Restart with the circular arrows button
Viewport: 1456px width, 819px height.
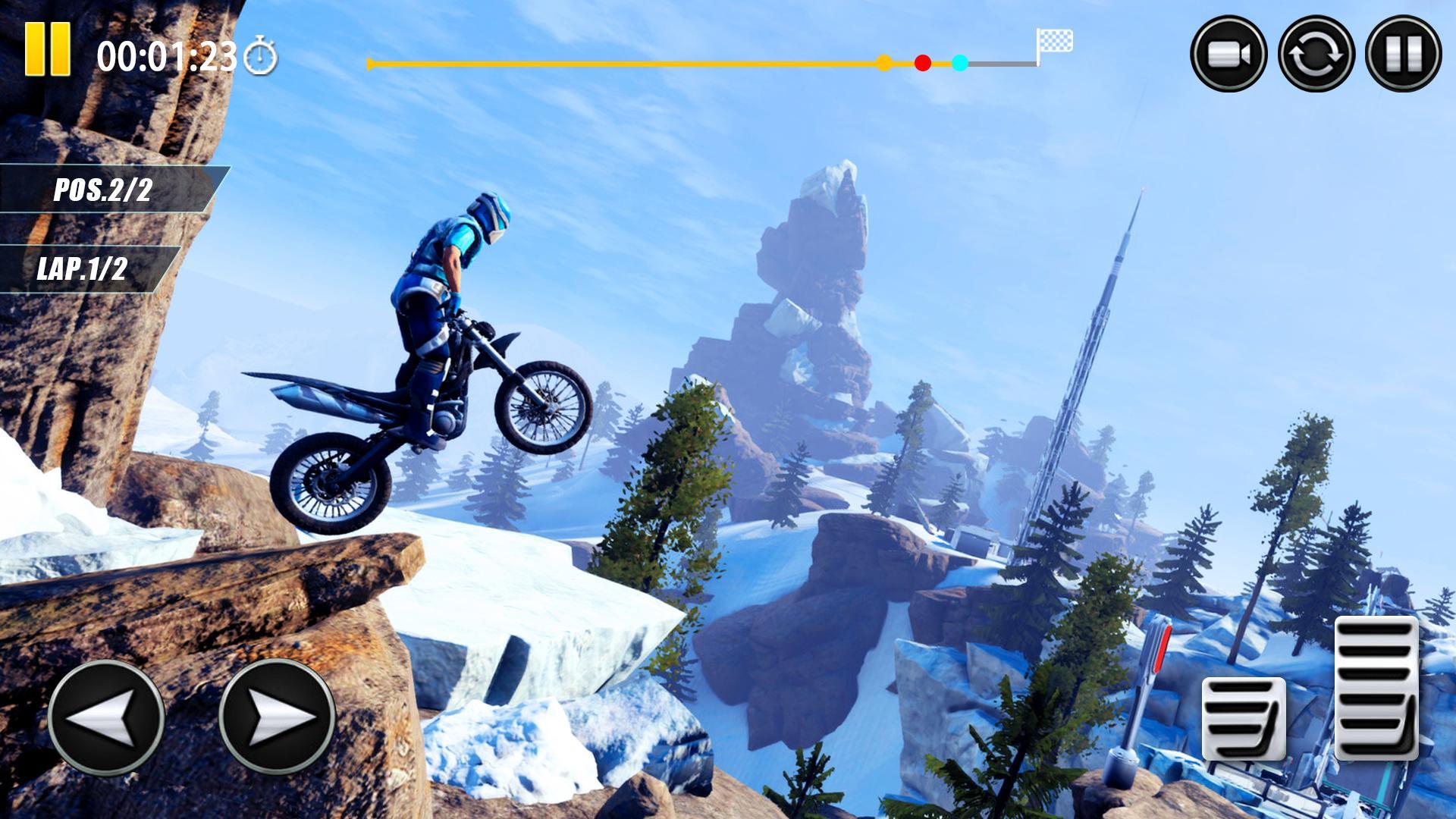pos(1316,55)
